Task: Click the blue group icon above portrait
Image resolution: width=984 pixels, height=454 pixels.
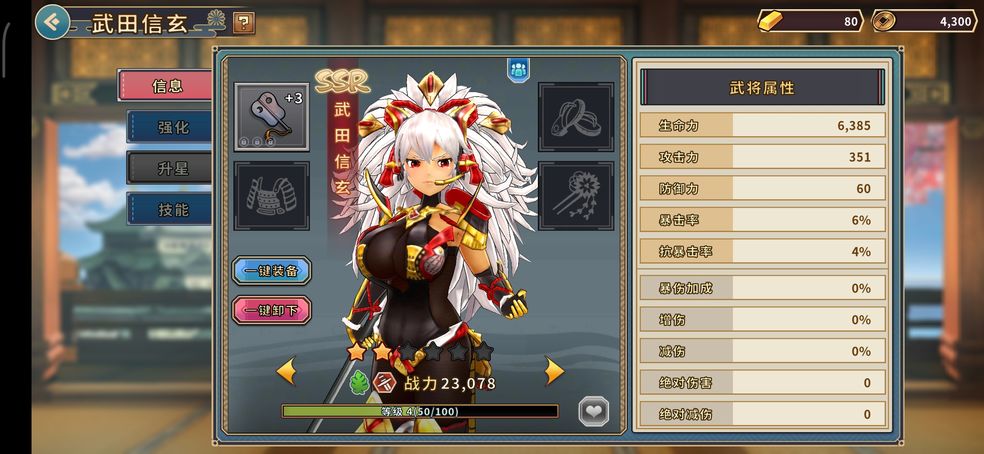Action: click(x=518, y=69)
